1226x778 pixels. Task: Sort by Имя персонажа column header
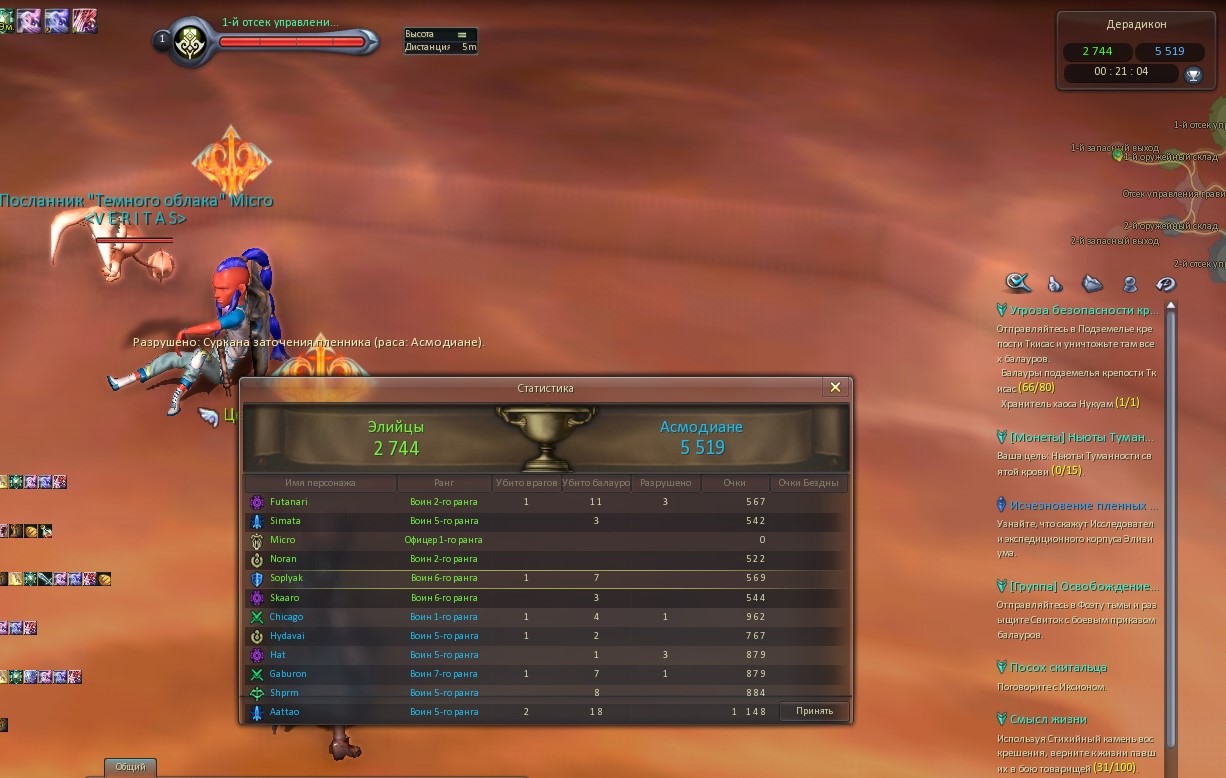click(x=320, y=483)
